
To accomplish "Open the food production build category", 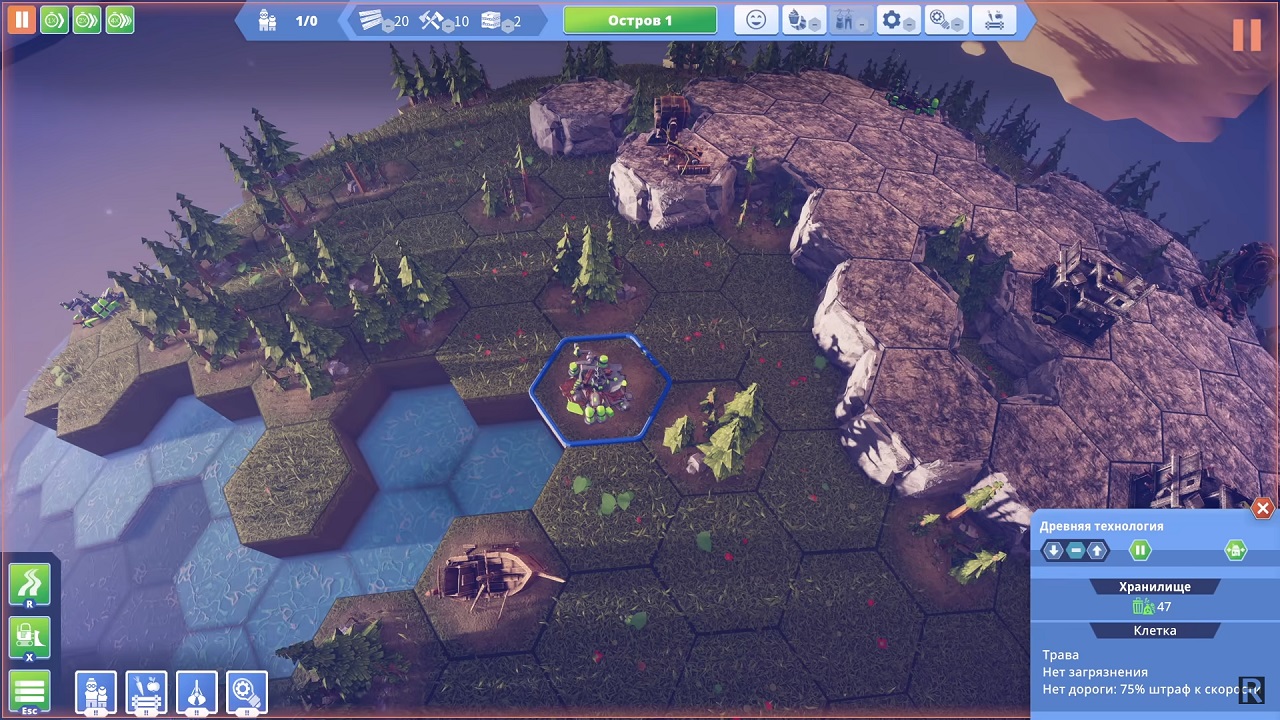I will (x=146, y=692).
